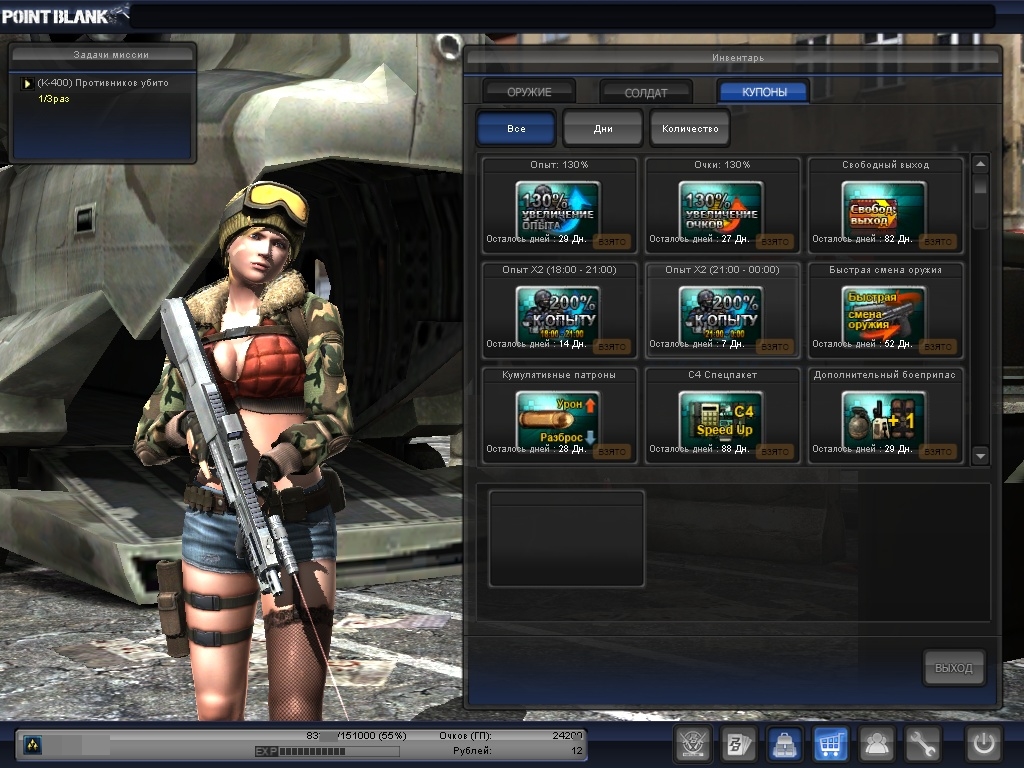Open the СОЛДАТ tab
The width and height of the screenshot is (1024, 768).
[646, 92]
